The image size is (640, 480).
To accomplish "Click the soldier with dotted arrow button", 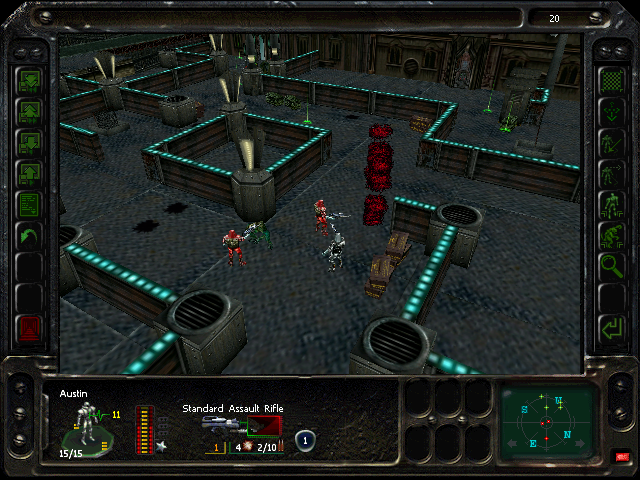I will tap(610, 173).
